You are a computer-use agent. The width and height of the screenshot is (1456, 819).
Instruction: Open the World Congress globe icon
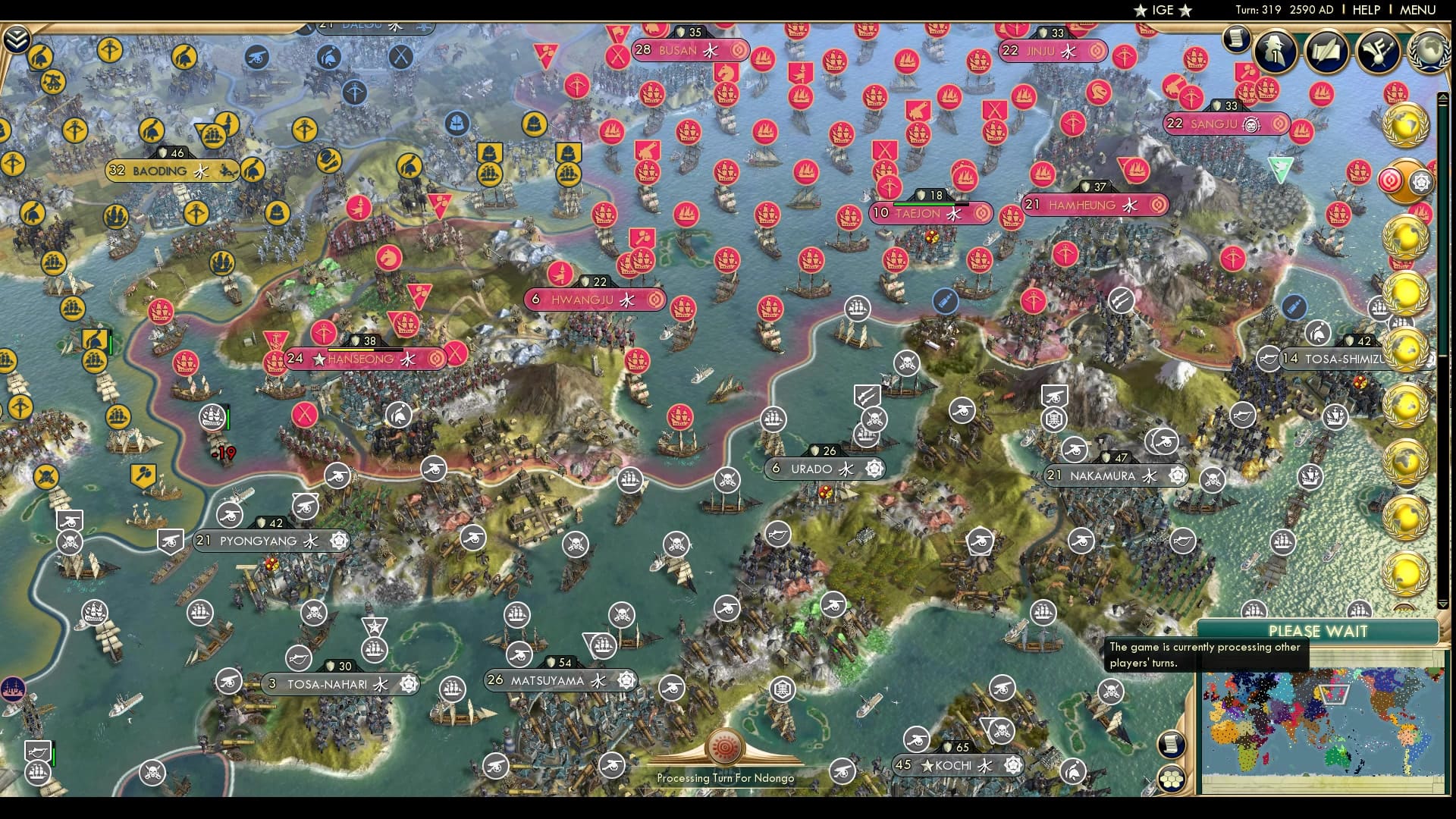1430,50
